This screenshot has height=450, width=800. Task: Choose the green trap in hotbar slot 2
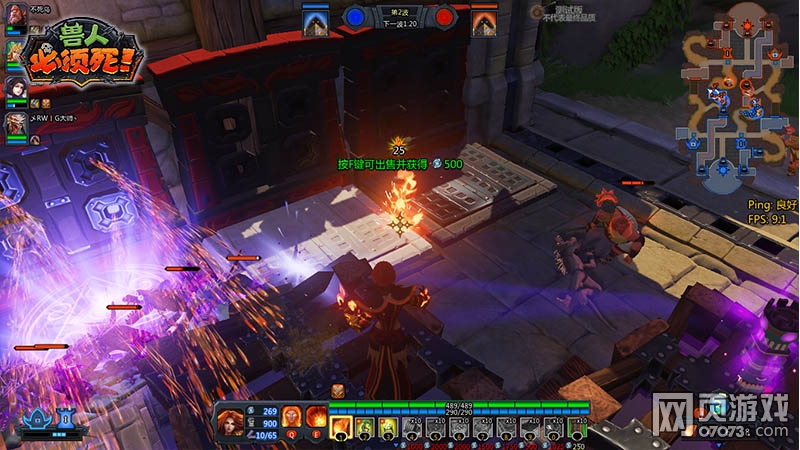[x=363, y=428]
